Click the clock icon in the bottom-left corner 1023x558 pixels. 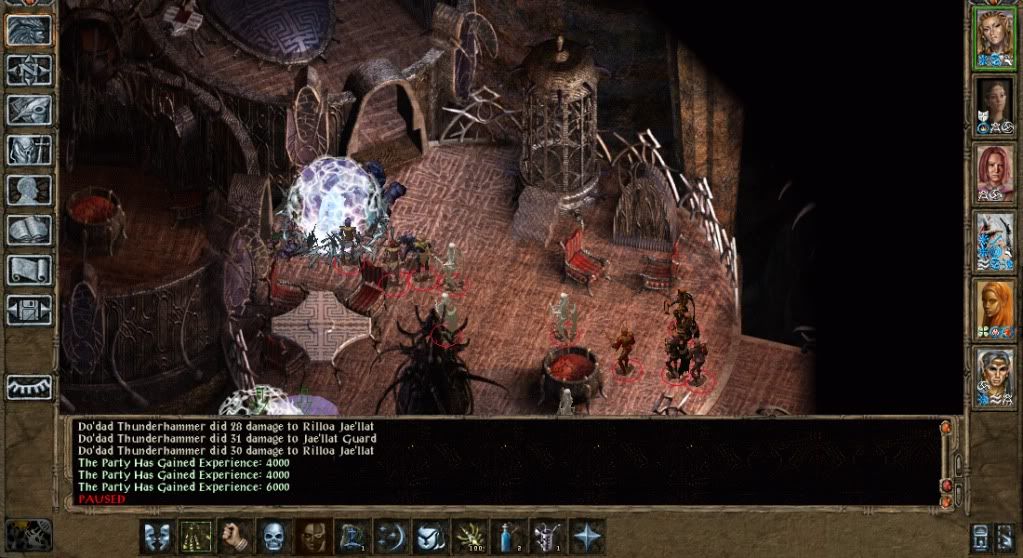click(x=35, y=534)
